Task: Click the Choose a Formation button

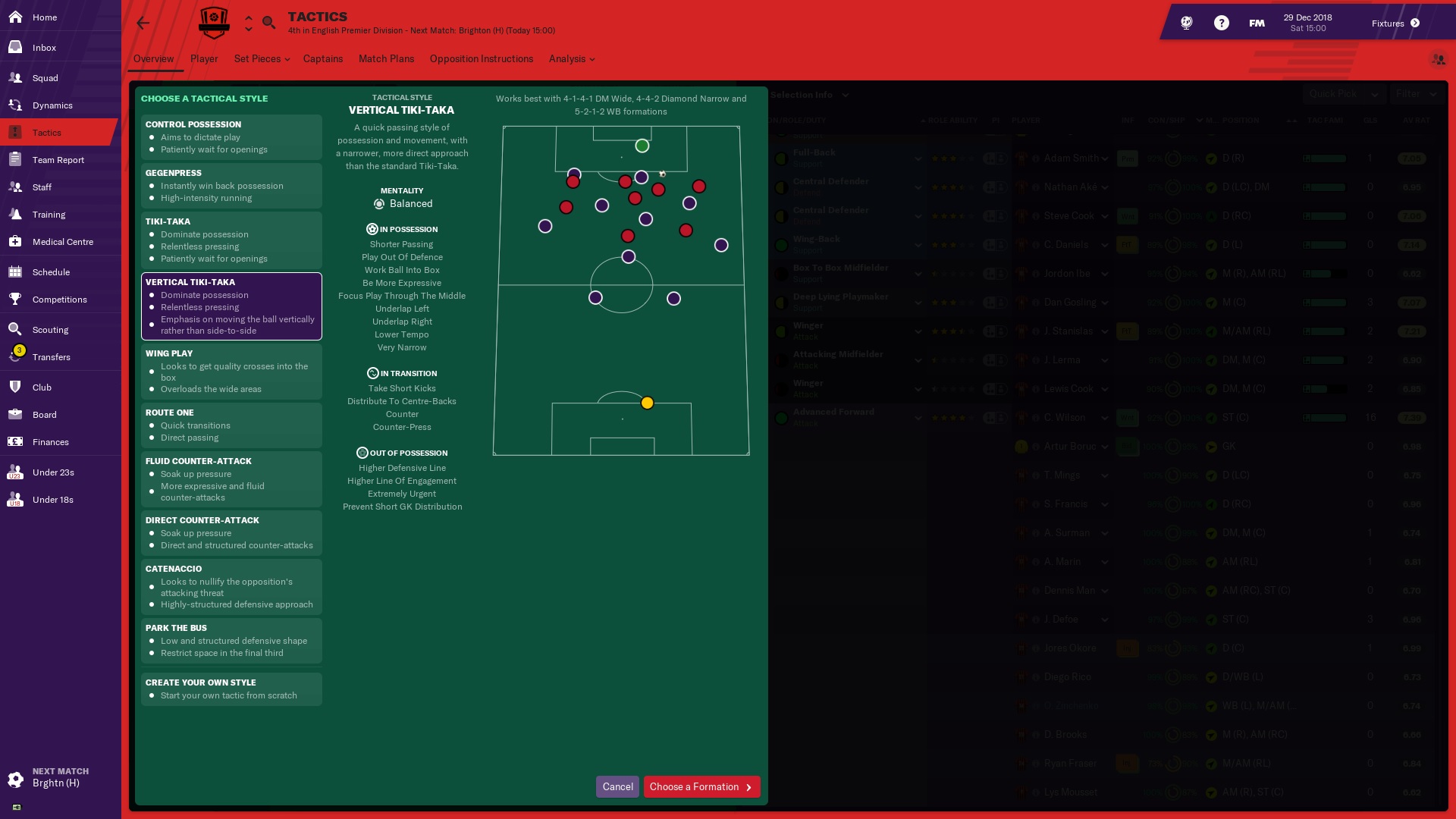Action: pos(701,787)
